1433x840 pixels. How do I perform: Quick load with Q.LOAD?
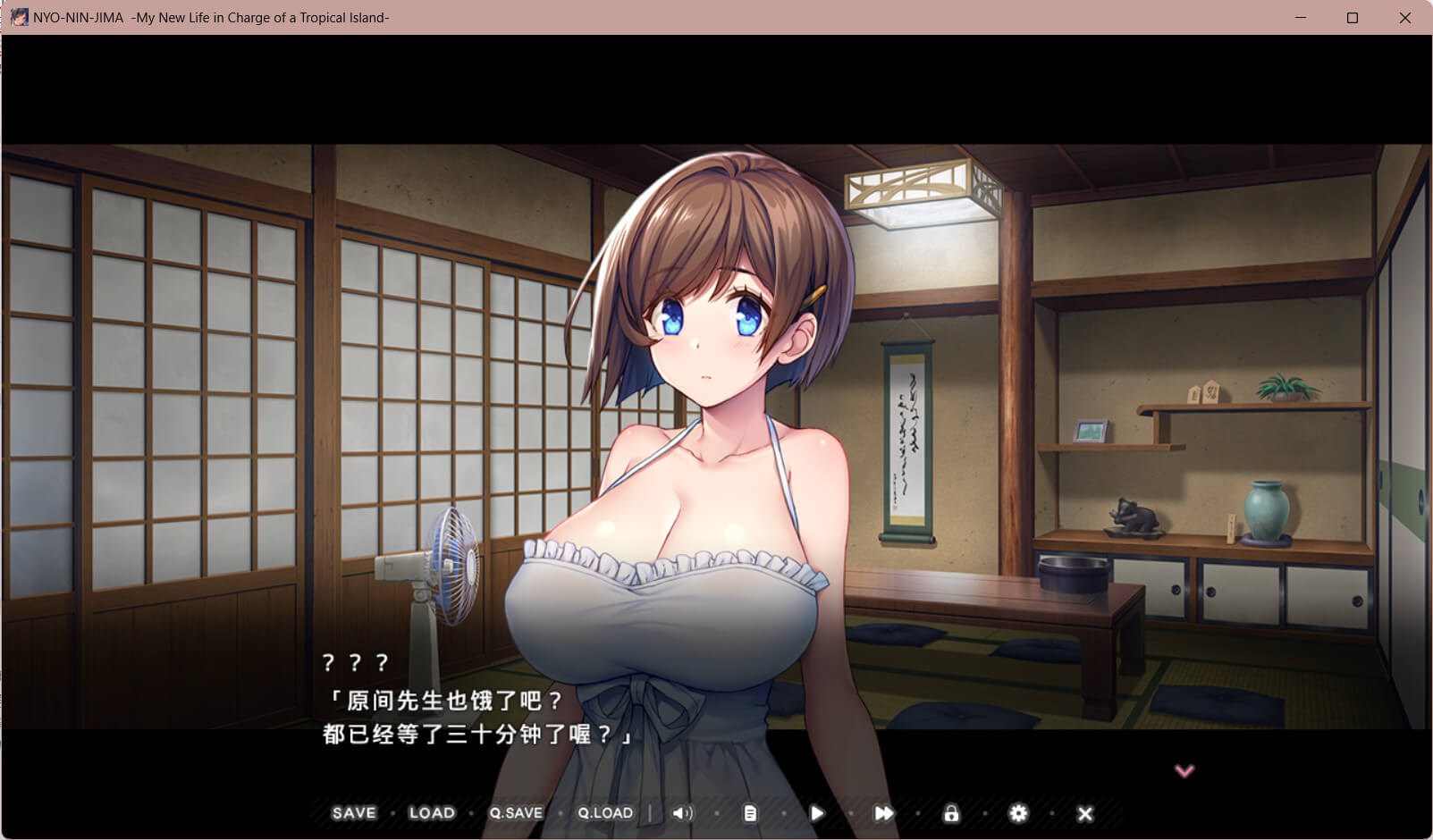(605, 813)
